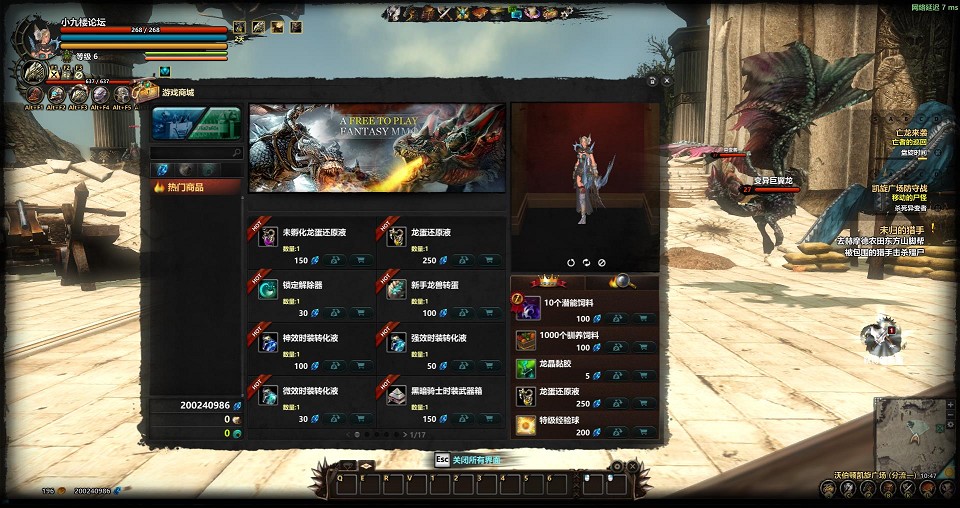Add 新手龙兽转蛋 to the cart
Viewport: 960px width, 508px height.
[x=490, y=313]
